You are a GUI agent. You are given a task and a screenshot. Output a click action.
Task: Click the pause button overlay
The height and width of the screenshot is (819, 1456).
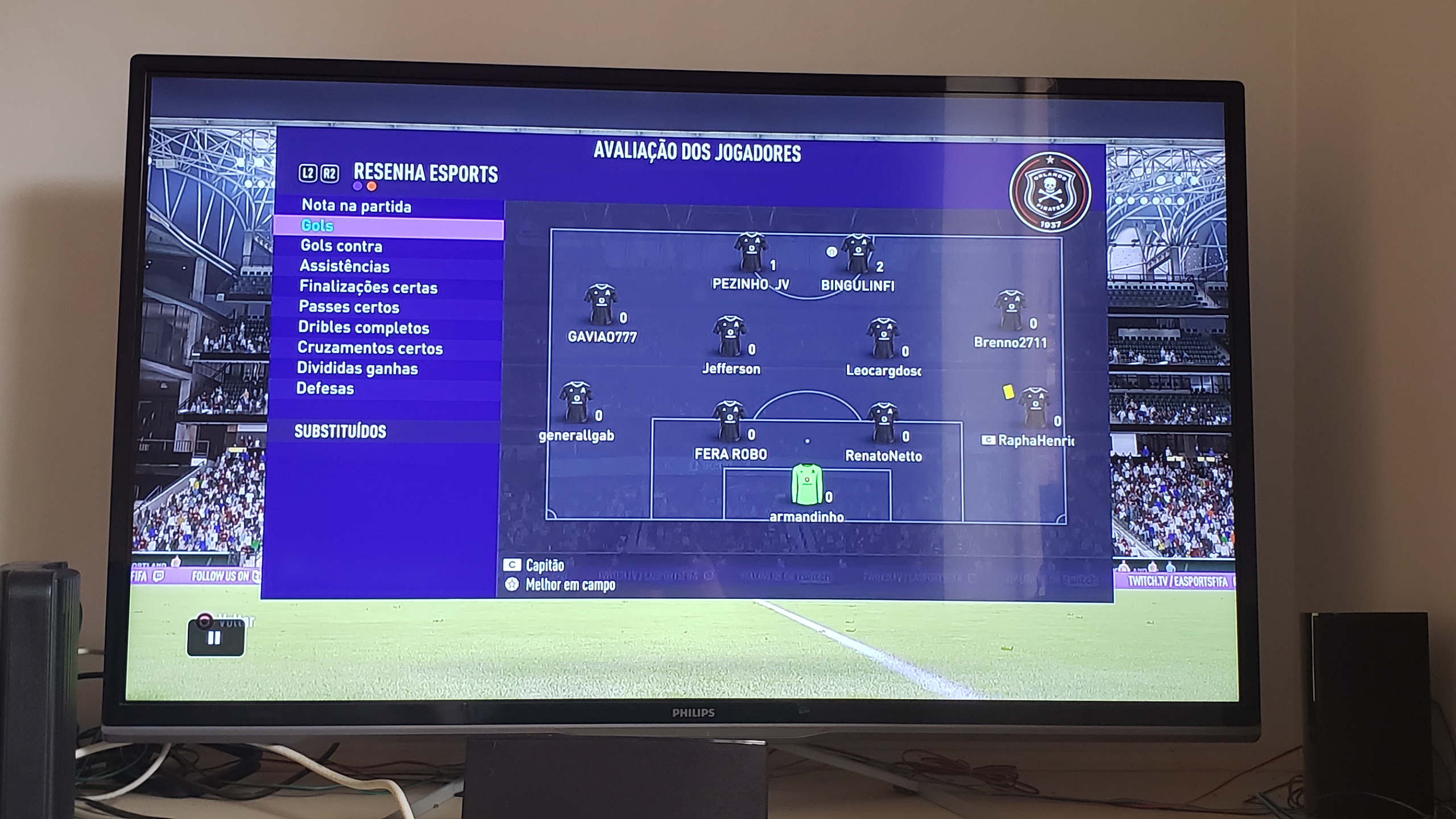click(x=215, y=638)
